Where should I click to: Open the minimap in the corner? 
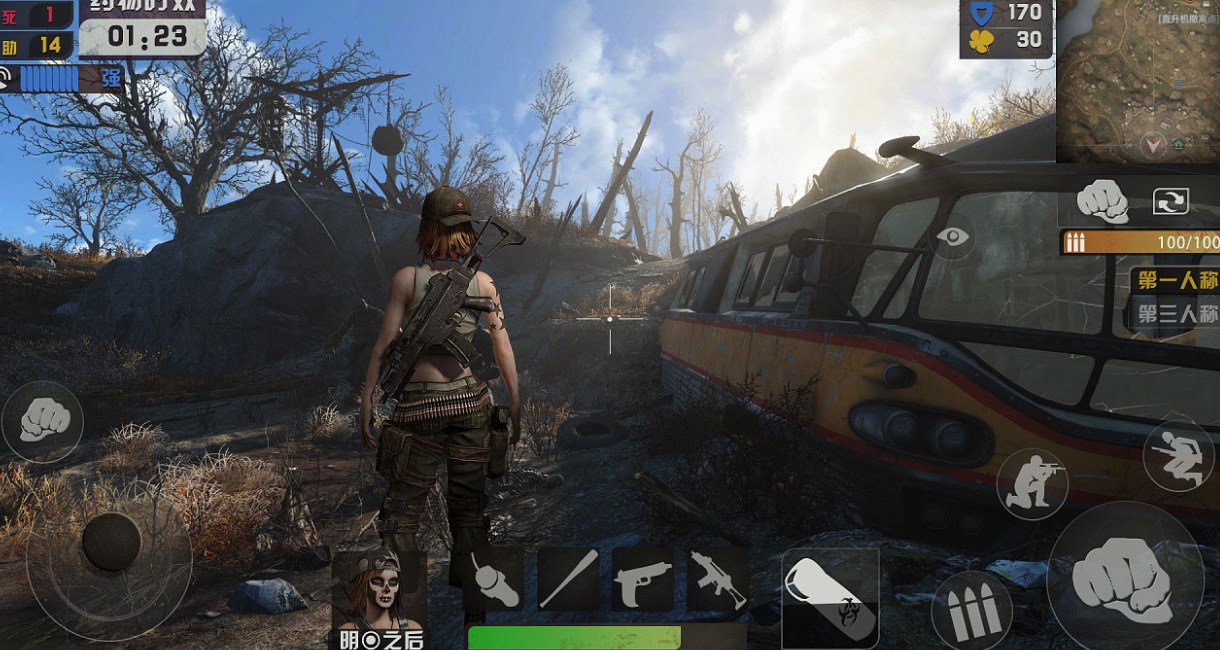click(x=1138, y=80)
